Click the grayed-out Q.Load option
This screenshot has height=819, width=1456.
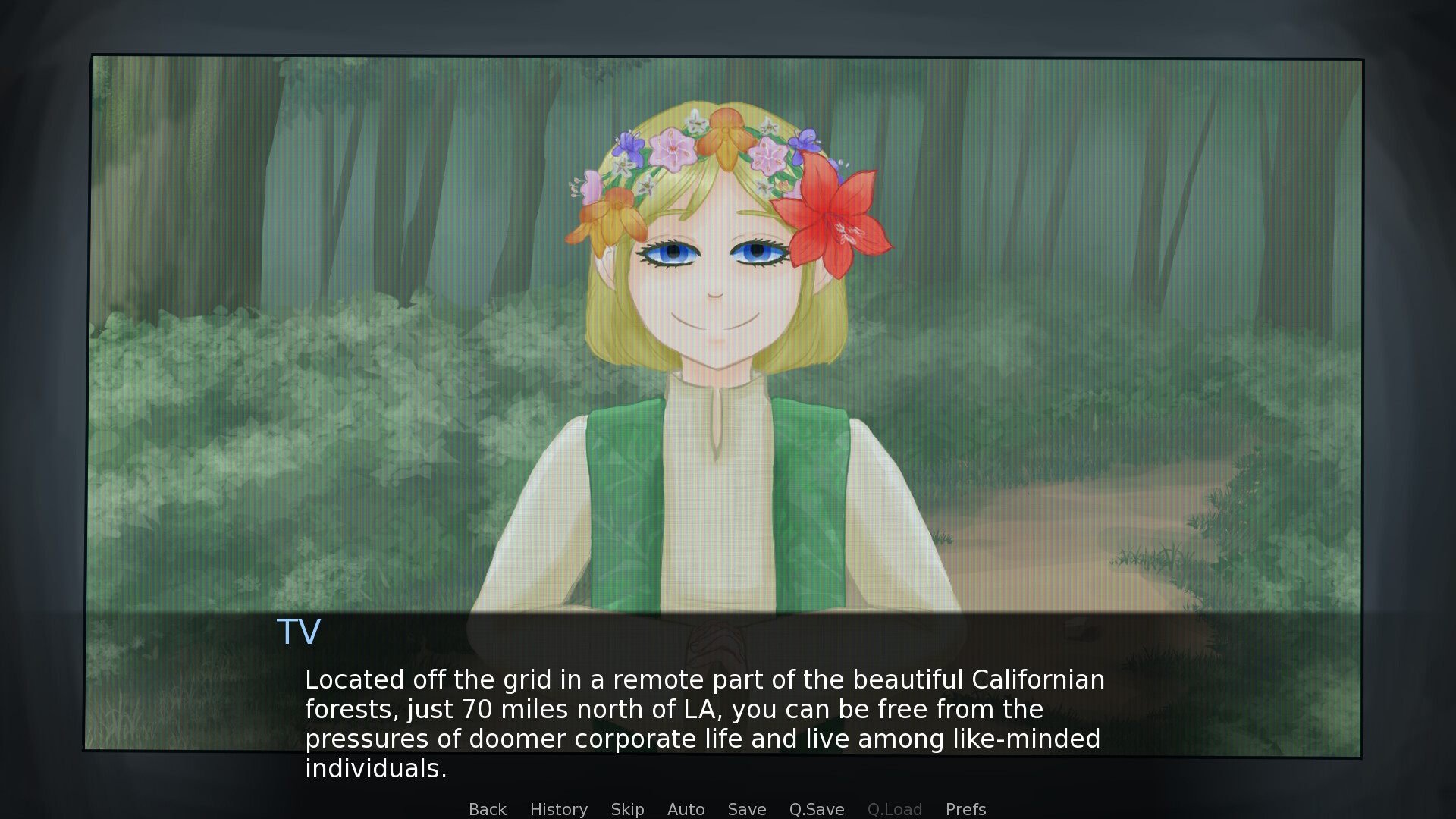click(x=895, y=808)
